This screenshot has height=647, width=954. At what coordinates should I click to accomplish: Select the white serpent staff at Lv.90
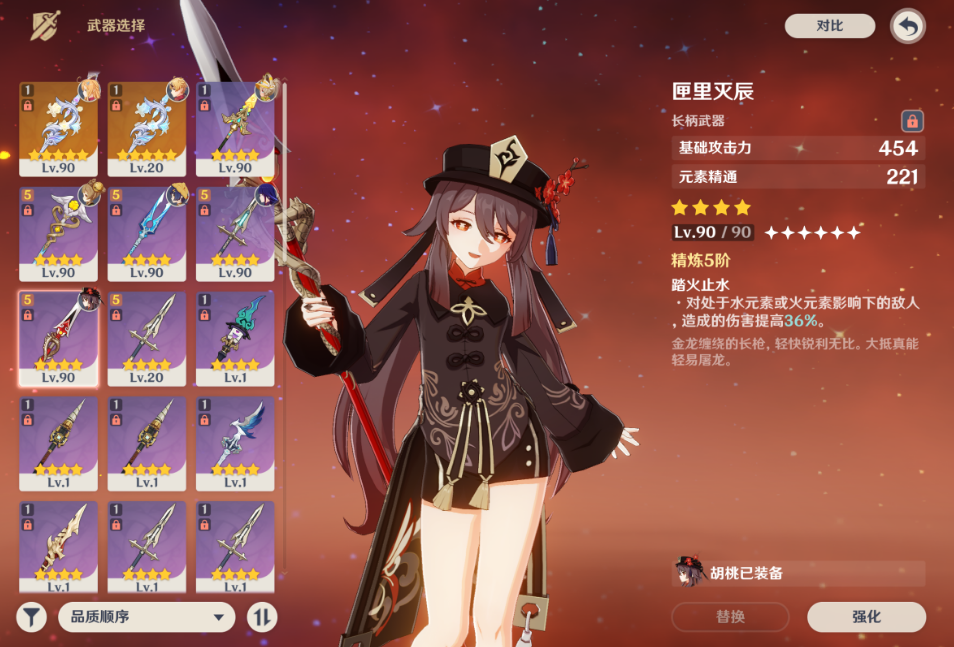[x=58, y=233]
